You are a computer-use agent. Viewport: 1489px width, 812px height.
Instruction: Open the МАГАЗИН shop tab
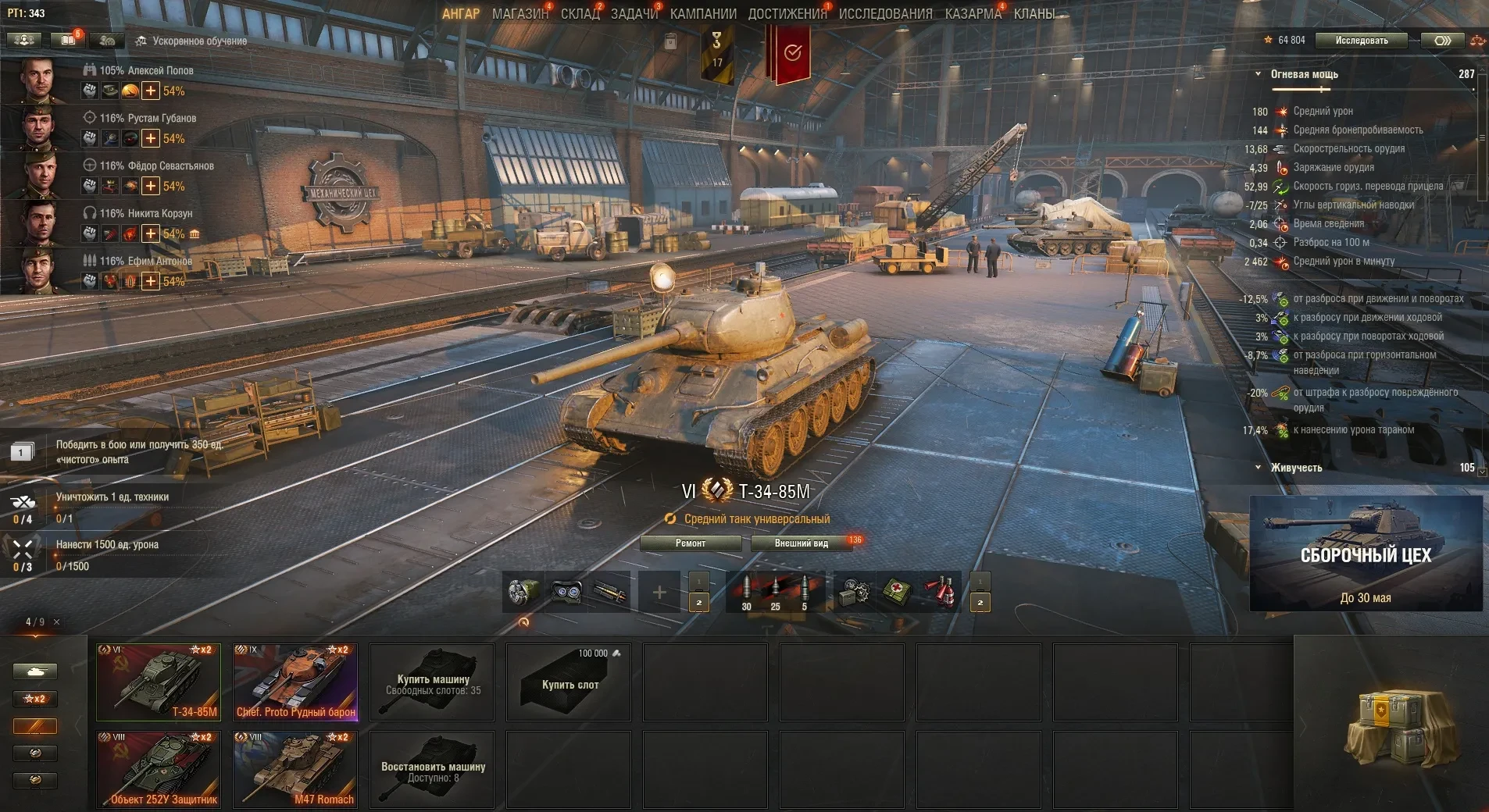[520, 14]
